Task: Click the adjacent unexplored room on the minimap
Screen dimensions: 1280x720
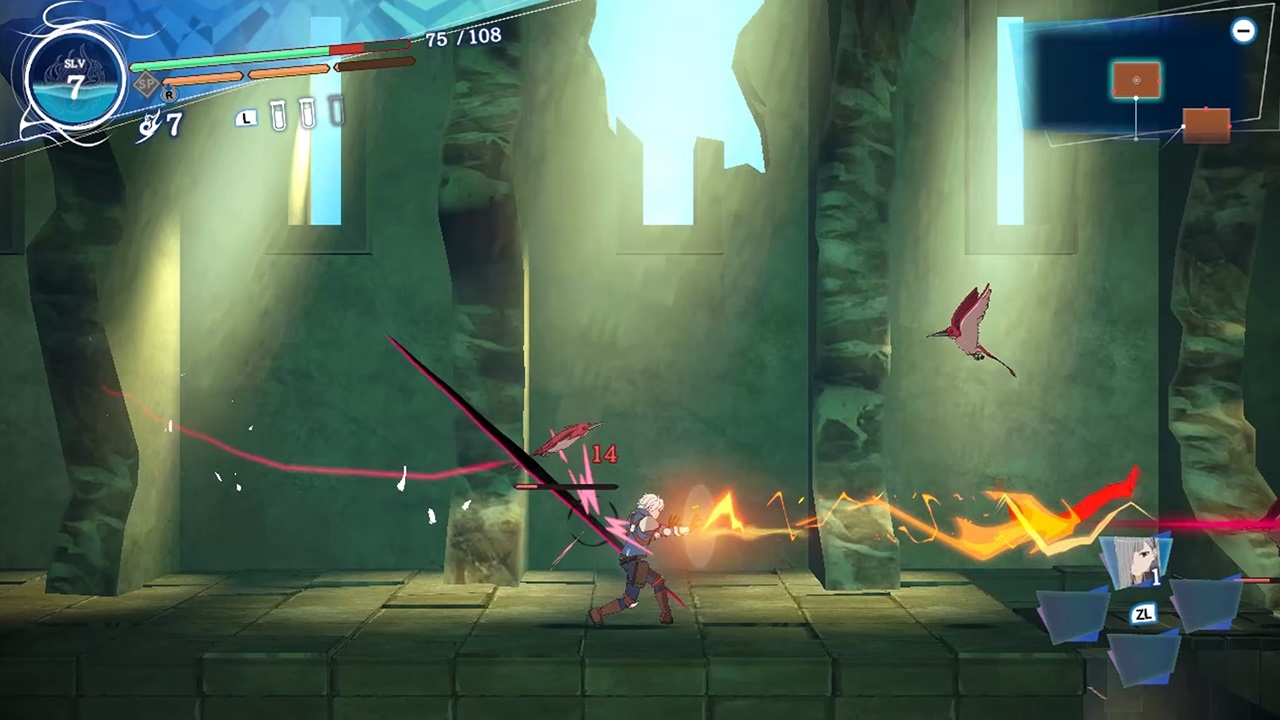Action: point(1206,125)
